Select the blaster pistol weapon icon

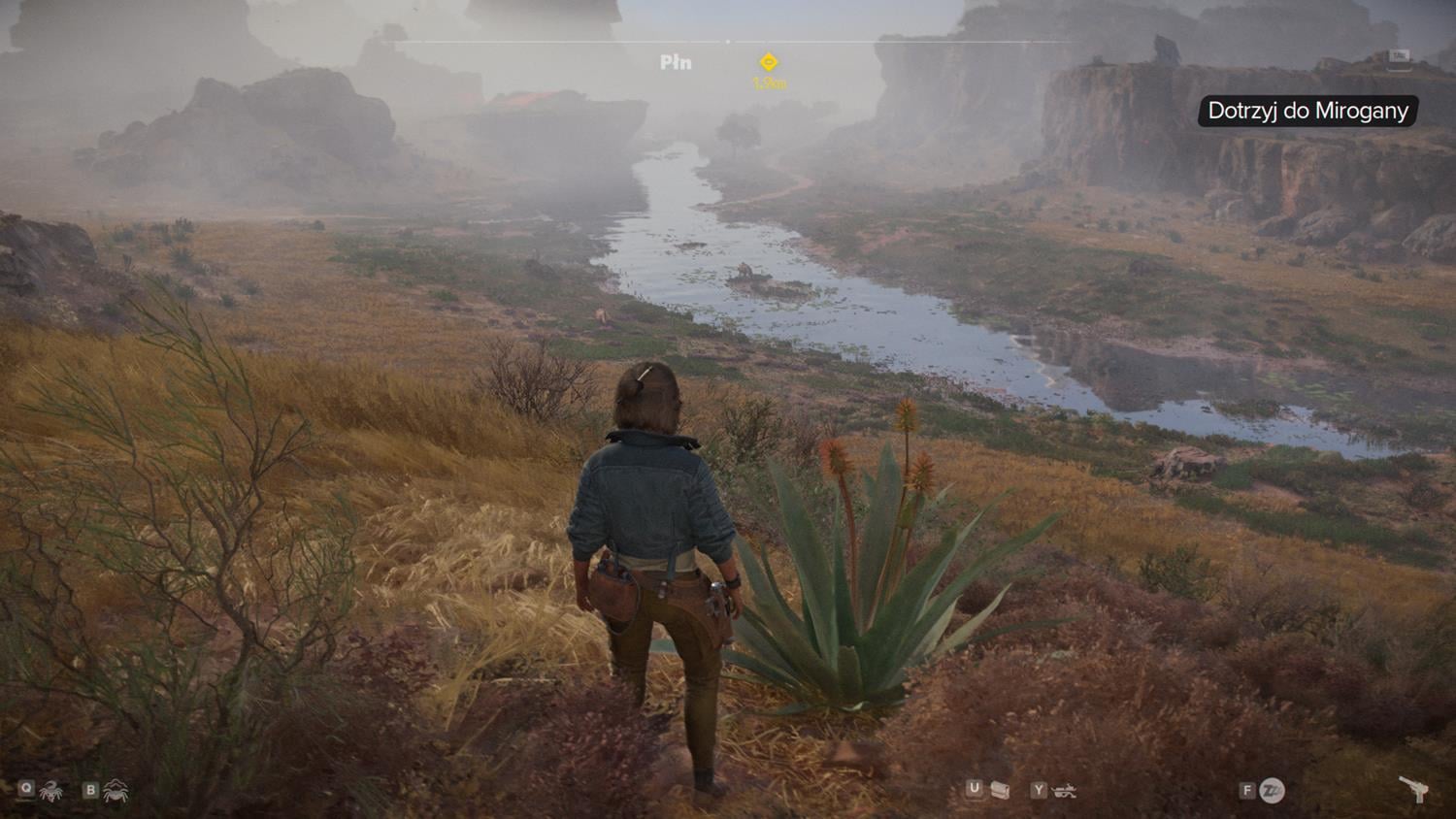point(1412,790)
